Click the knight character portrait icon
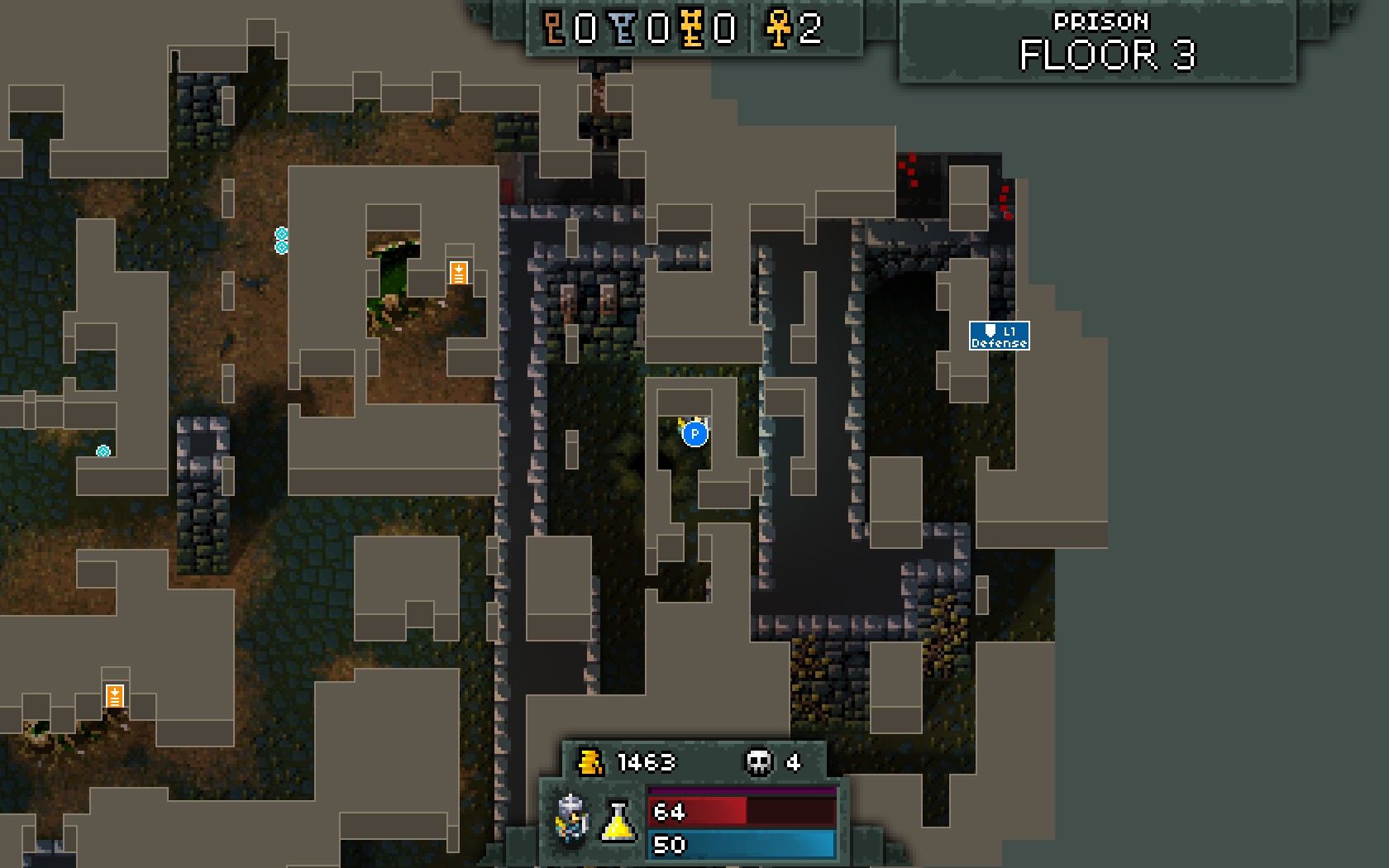This screenshot has width=1389, height=868. click(x=572, y=818)
